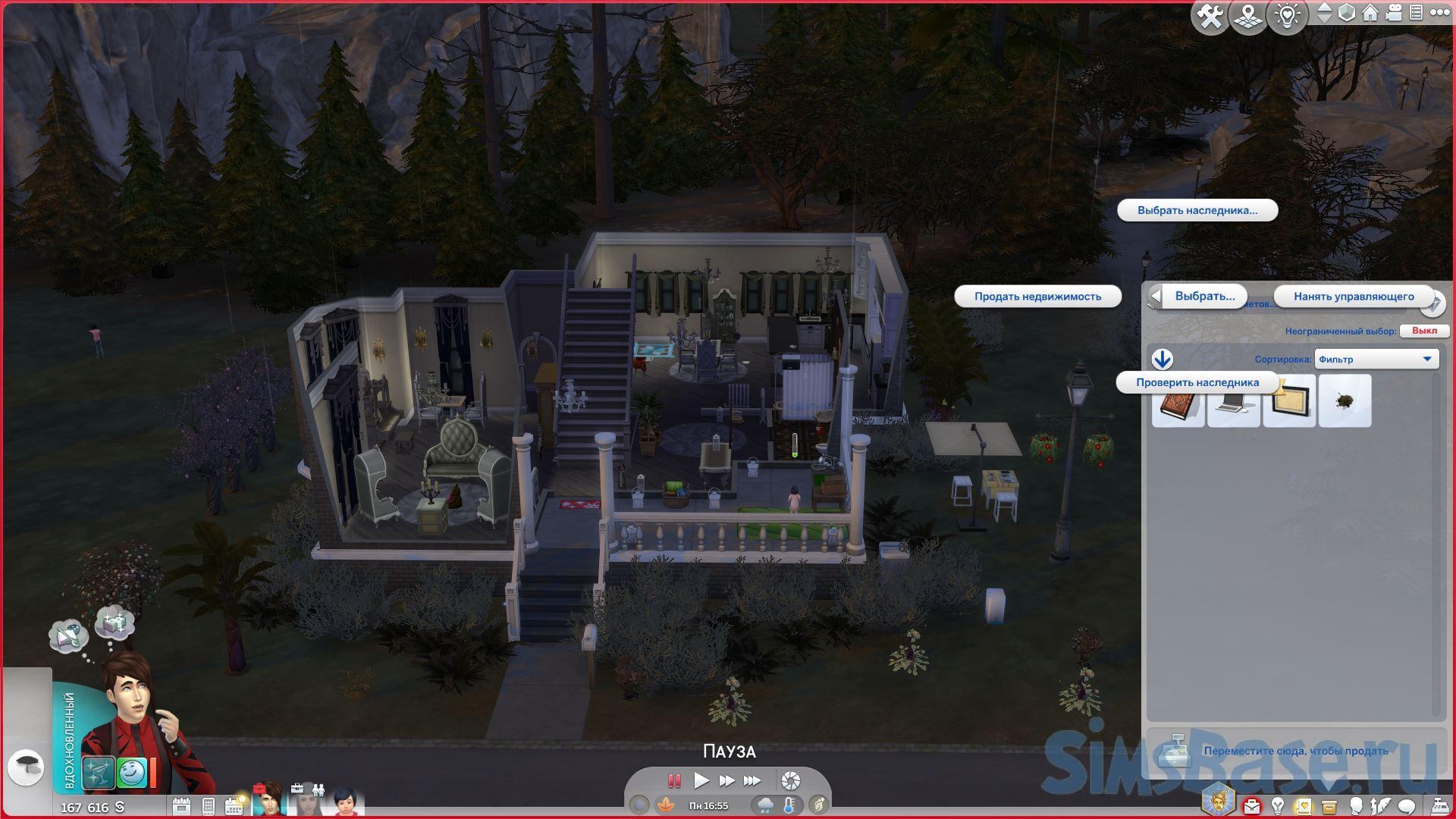
Task: Select the picture frame inventory item
Action: [1289, 402]
